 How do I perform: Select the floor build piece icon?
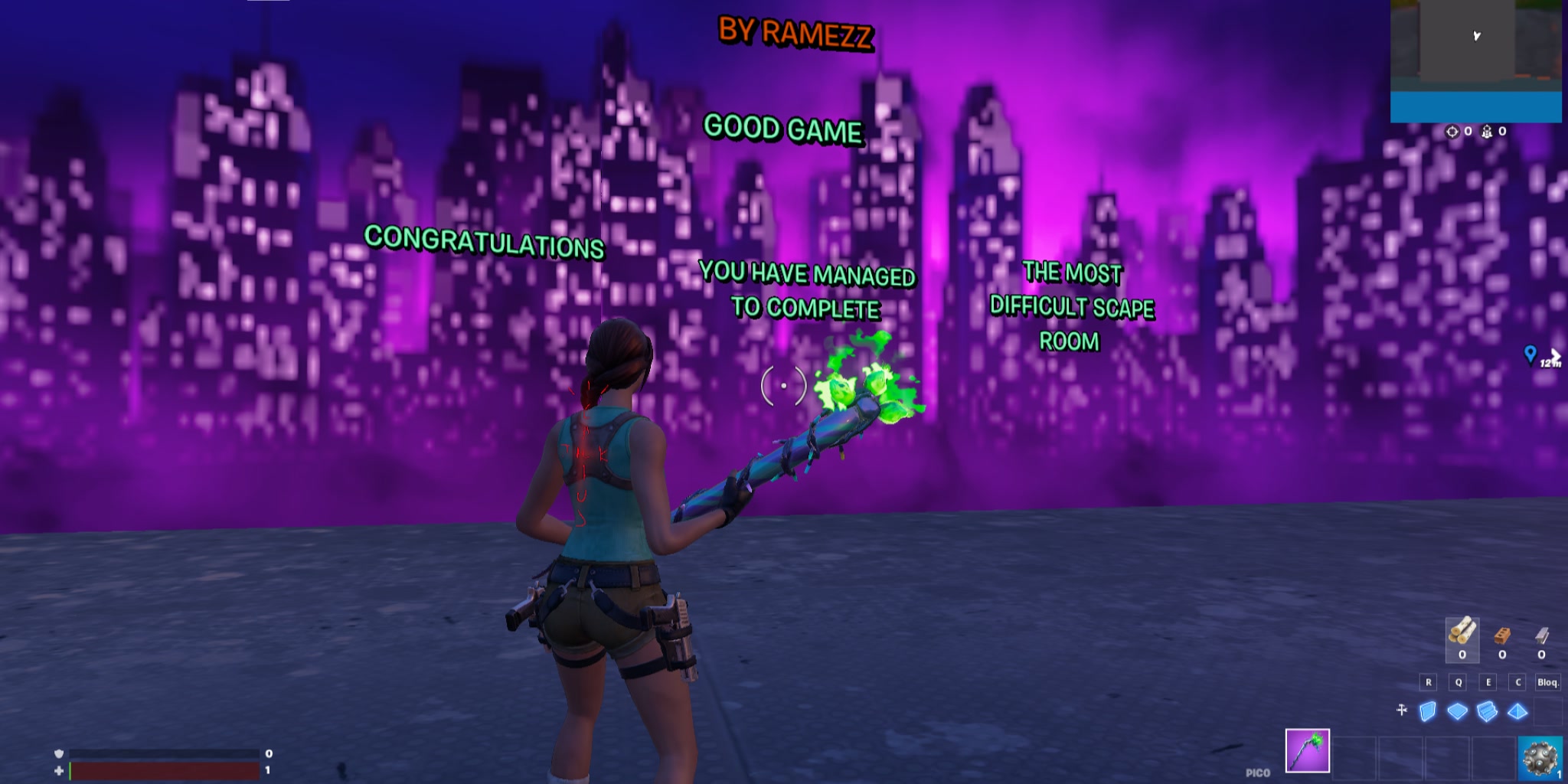[1458, 710]
